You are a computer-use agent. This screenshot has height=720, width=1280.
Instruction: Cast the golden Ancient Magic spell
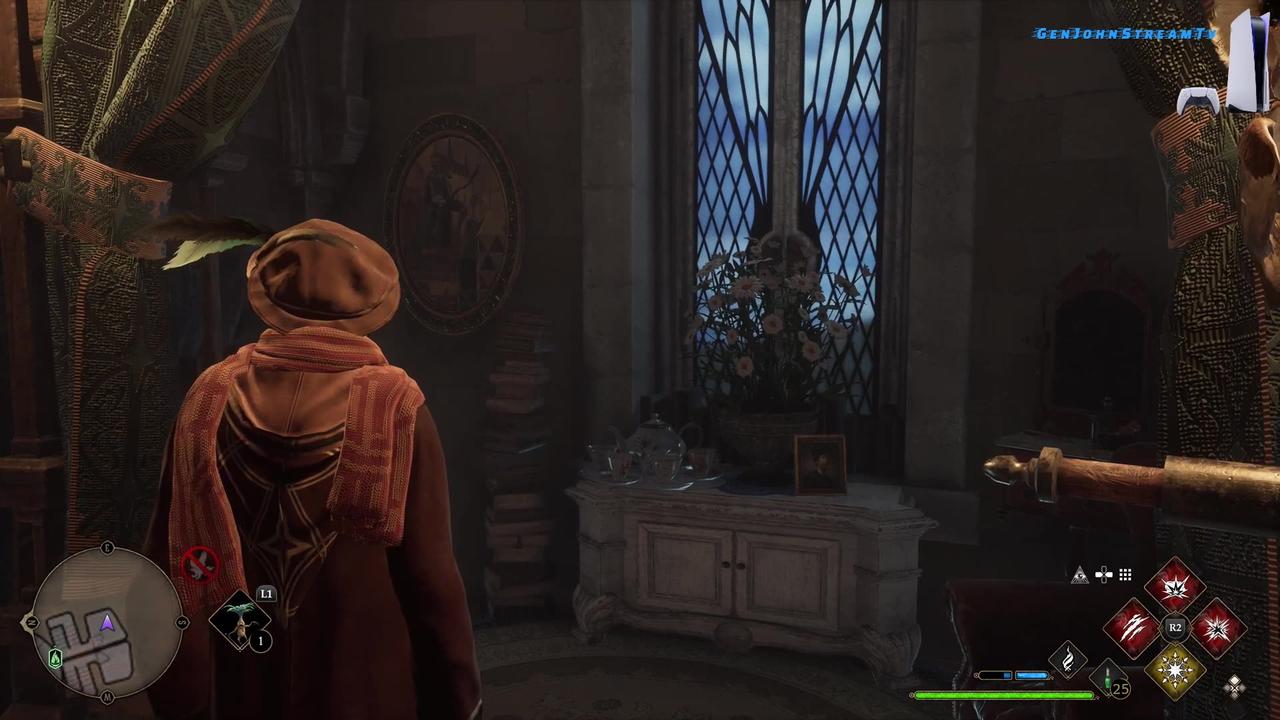click(1175, 672)
